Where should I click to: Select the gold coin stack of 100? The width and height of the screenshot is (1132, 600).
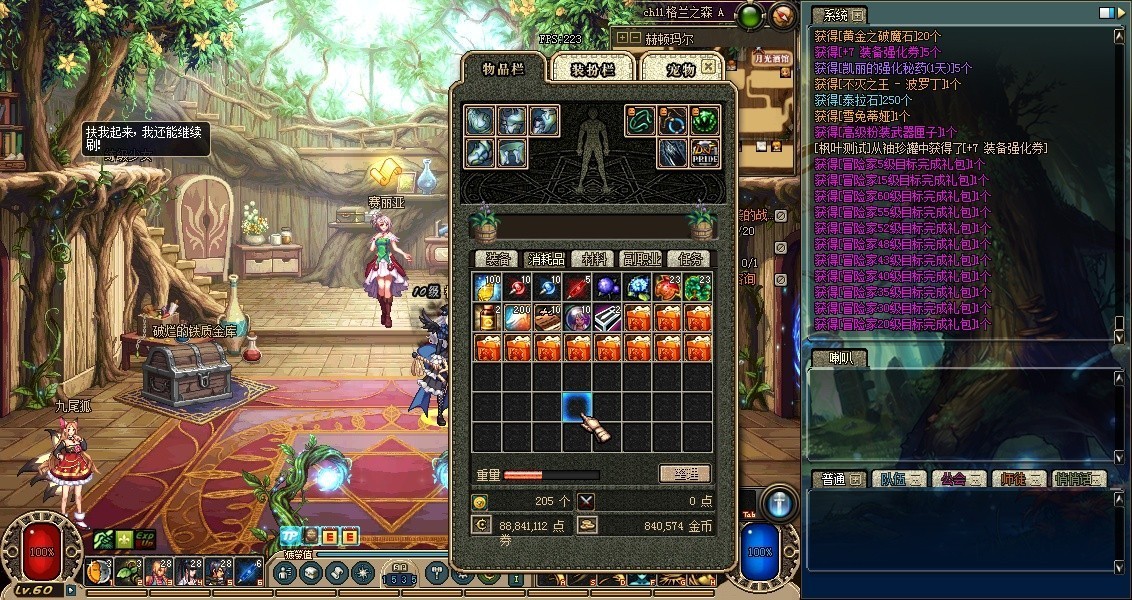[x=488, y=288]
